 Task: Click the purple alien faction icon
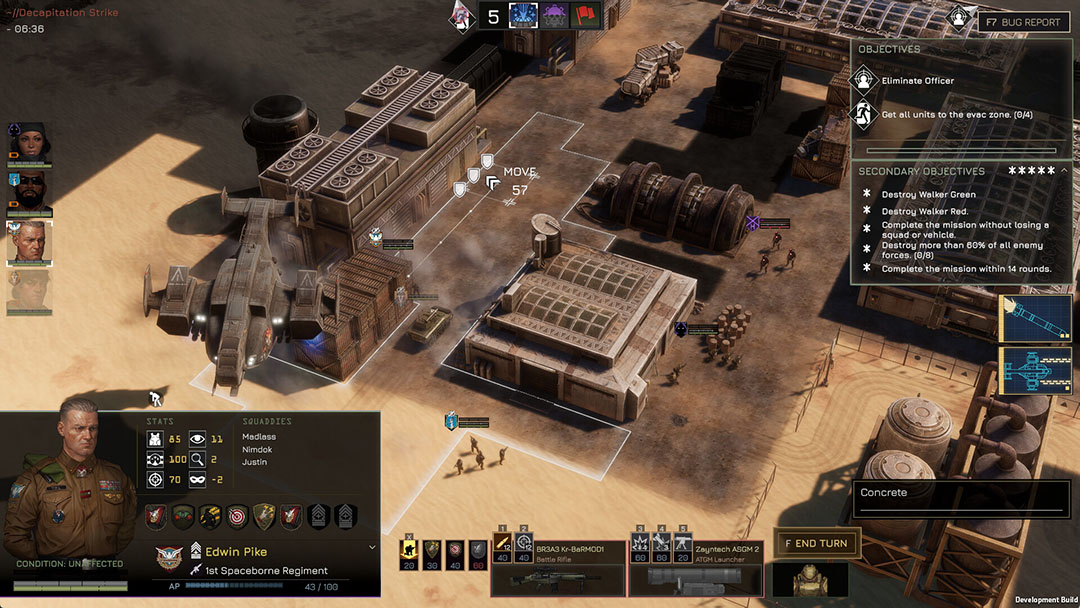(x=555, y=15)
